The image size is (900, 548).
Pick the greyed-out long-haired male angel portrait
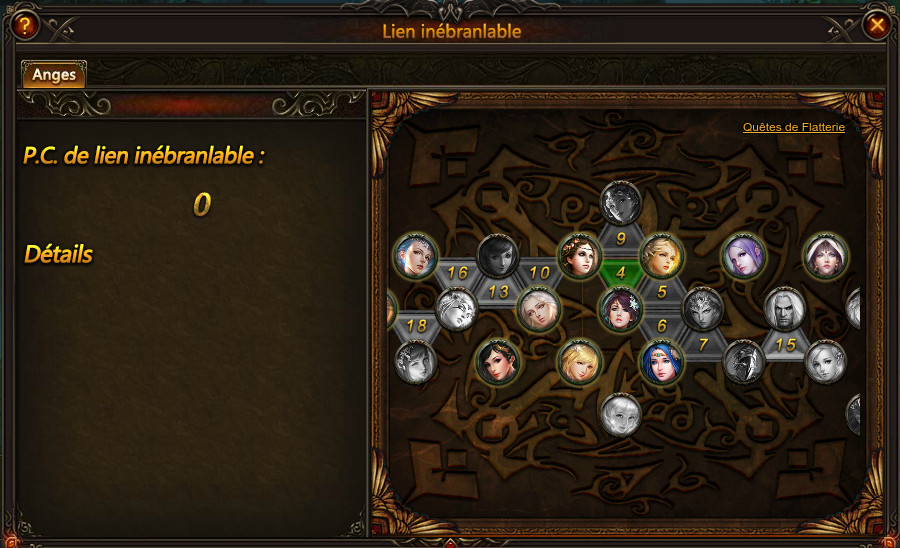(x=784, y=309)
